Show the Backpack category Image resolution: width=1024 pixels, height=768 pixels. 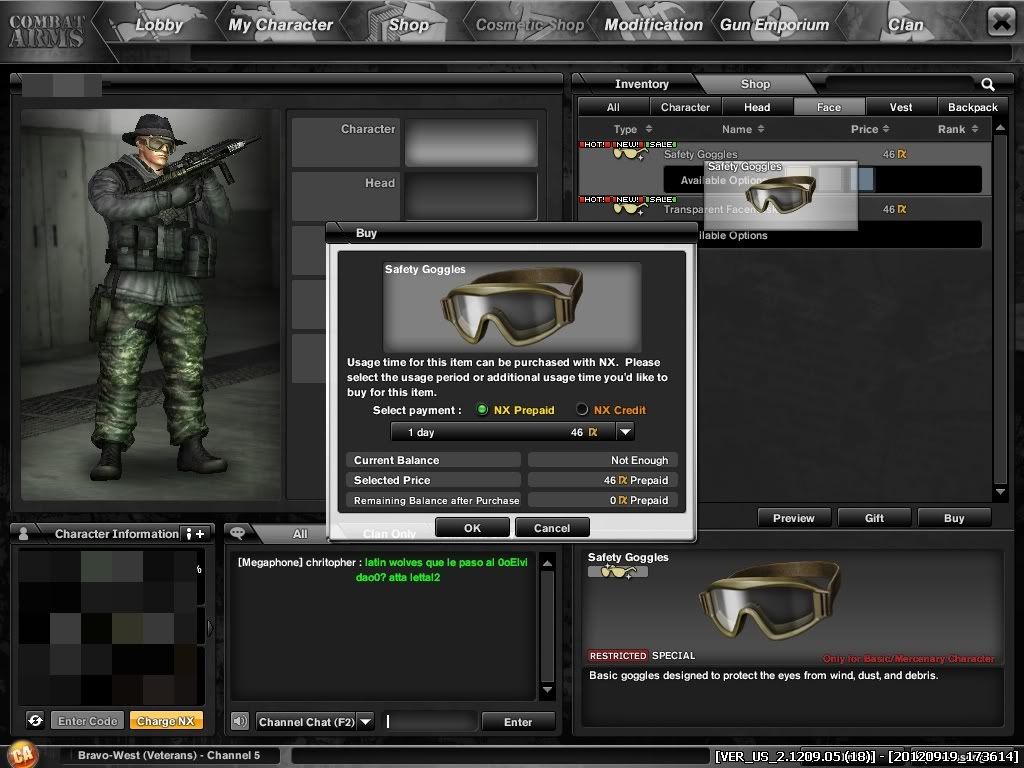972,107
